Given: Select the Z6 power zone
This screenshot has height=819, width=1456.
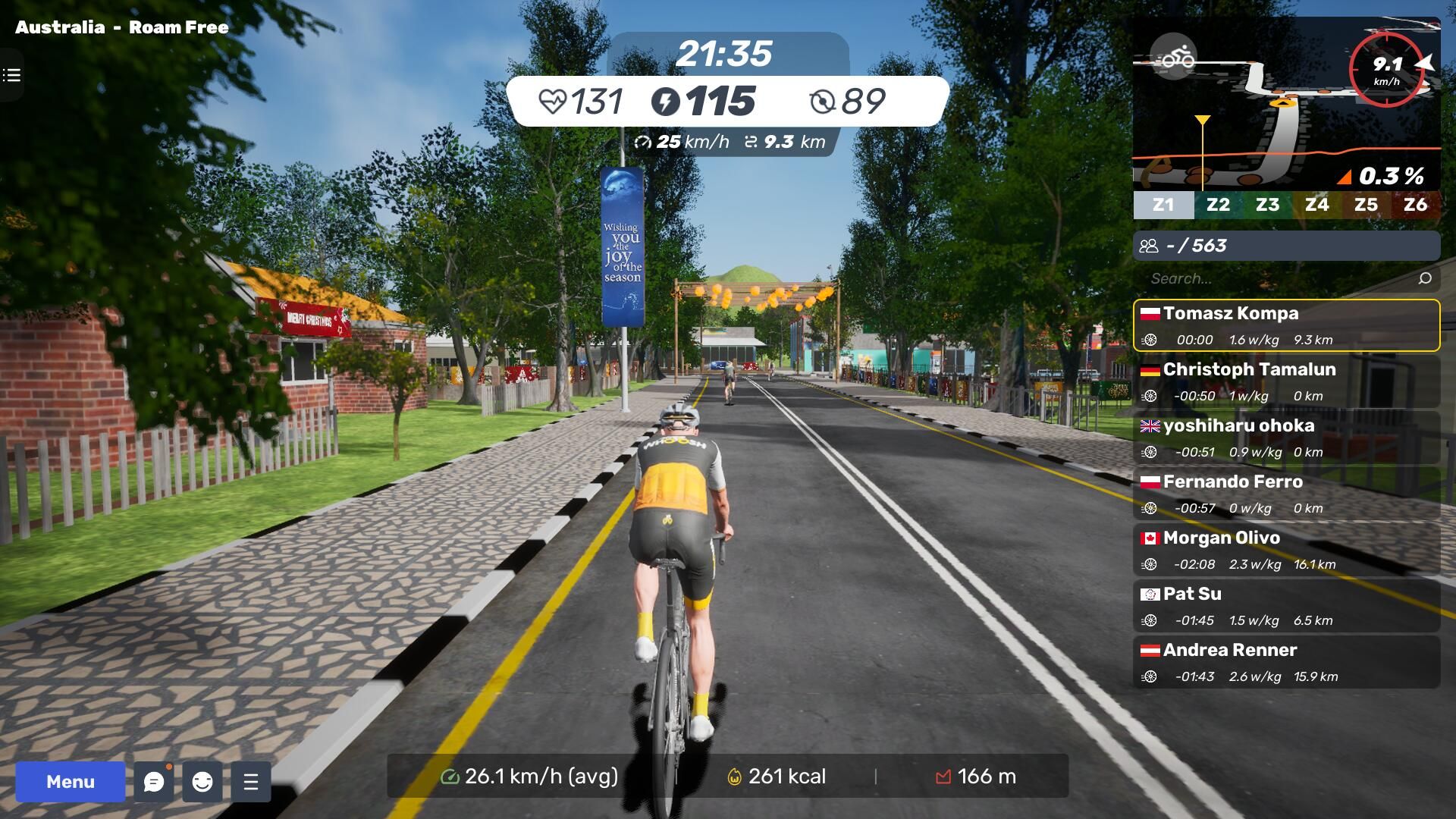Looking at the screenshot, I should pos(1415,205).
